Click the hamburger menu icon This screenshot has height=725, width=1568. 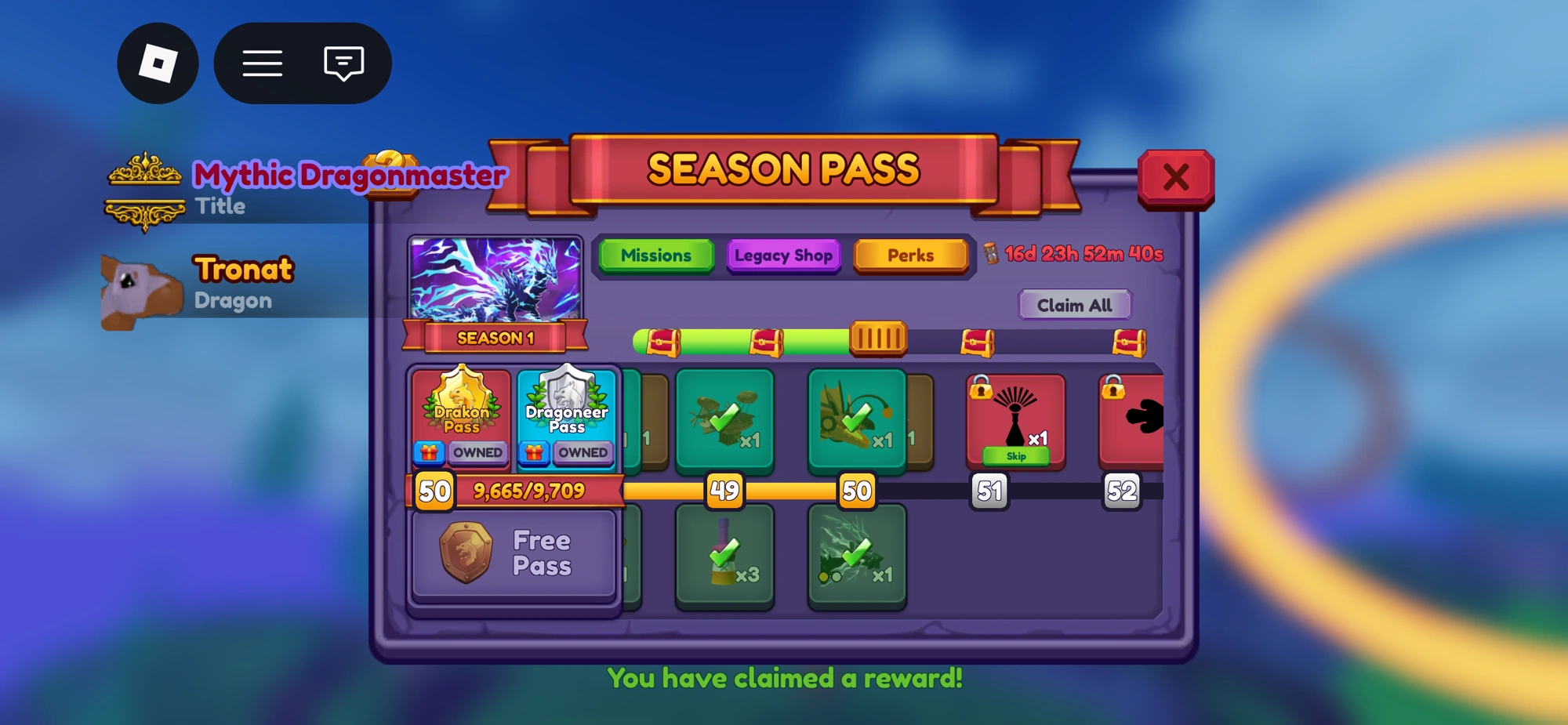pyautogui.click(x=263, y=63)
